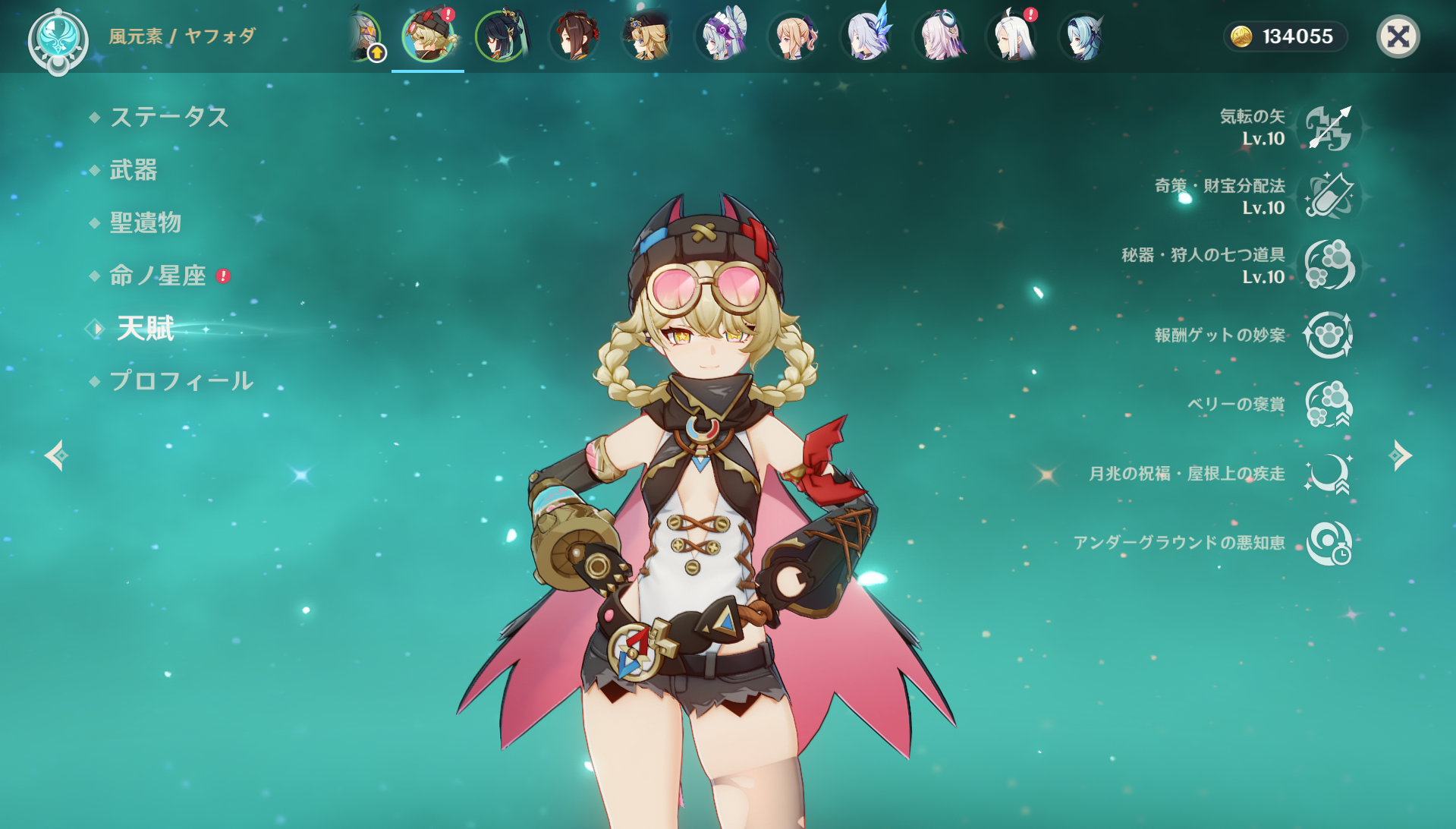The width and height of the screenshot is (1456, 829).
Task: Show the 報酬ゲットの妙案 passive talent
Action: point(1328,335)
